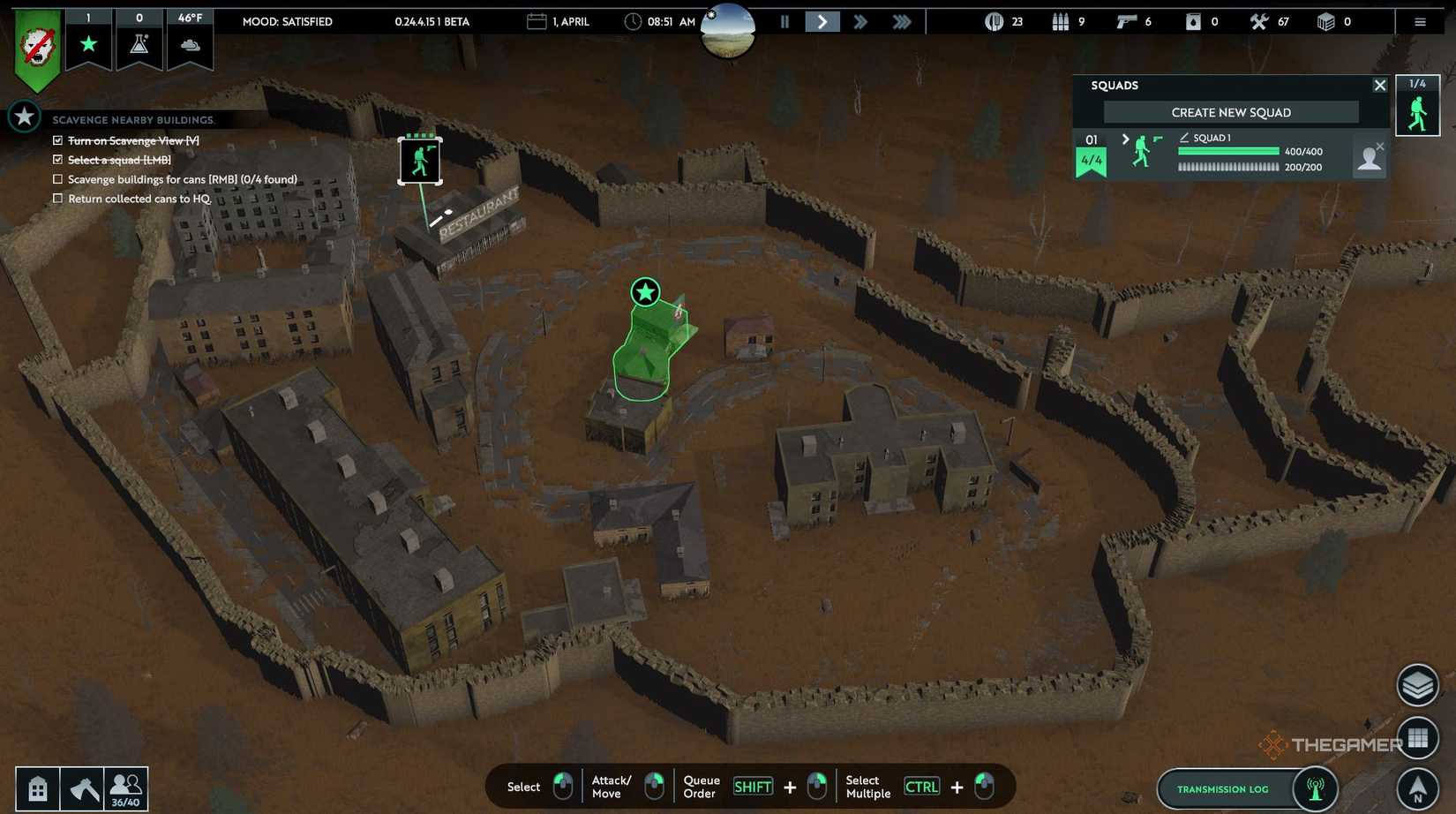Check canned food count via the can icon

click(995, 21)
